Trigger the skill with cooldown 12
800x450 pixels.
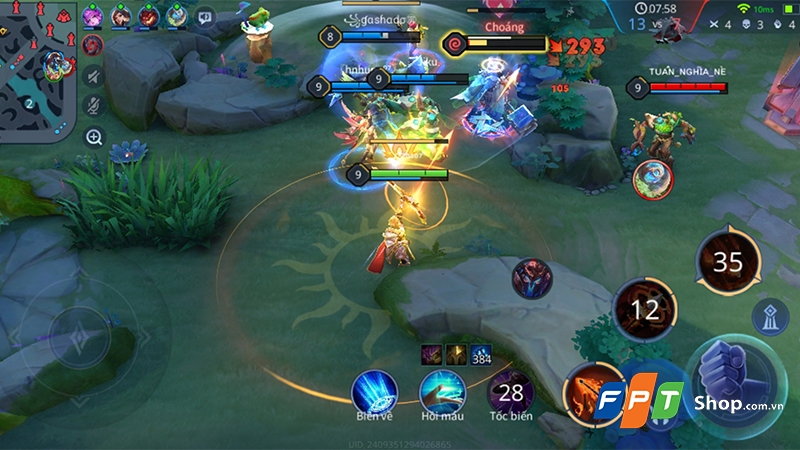(x=644, y=310)
